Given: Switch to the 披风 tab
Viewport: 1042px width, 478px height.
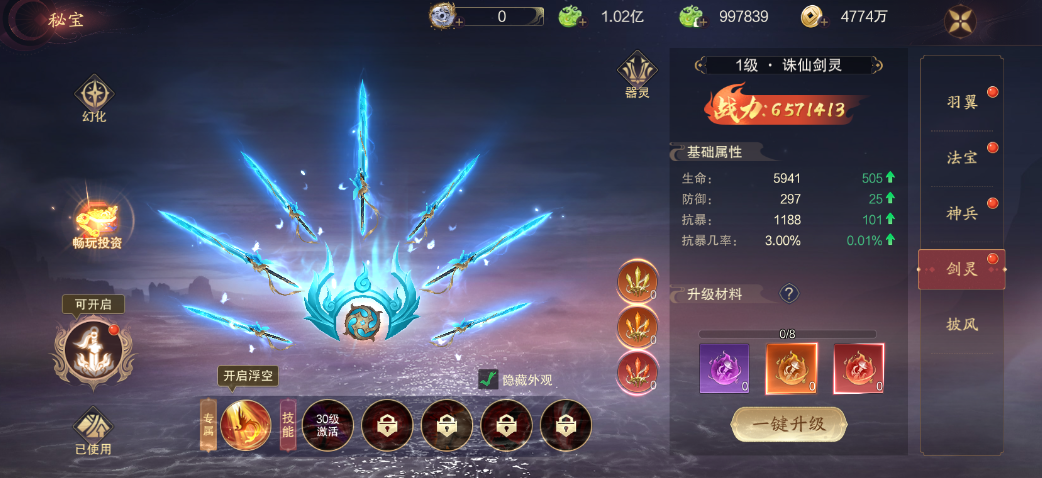Looking at the screenshot, I should [x=962, y=324].
